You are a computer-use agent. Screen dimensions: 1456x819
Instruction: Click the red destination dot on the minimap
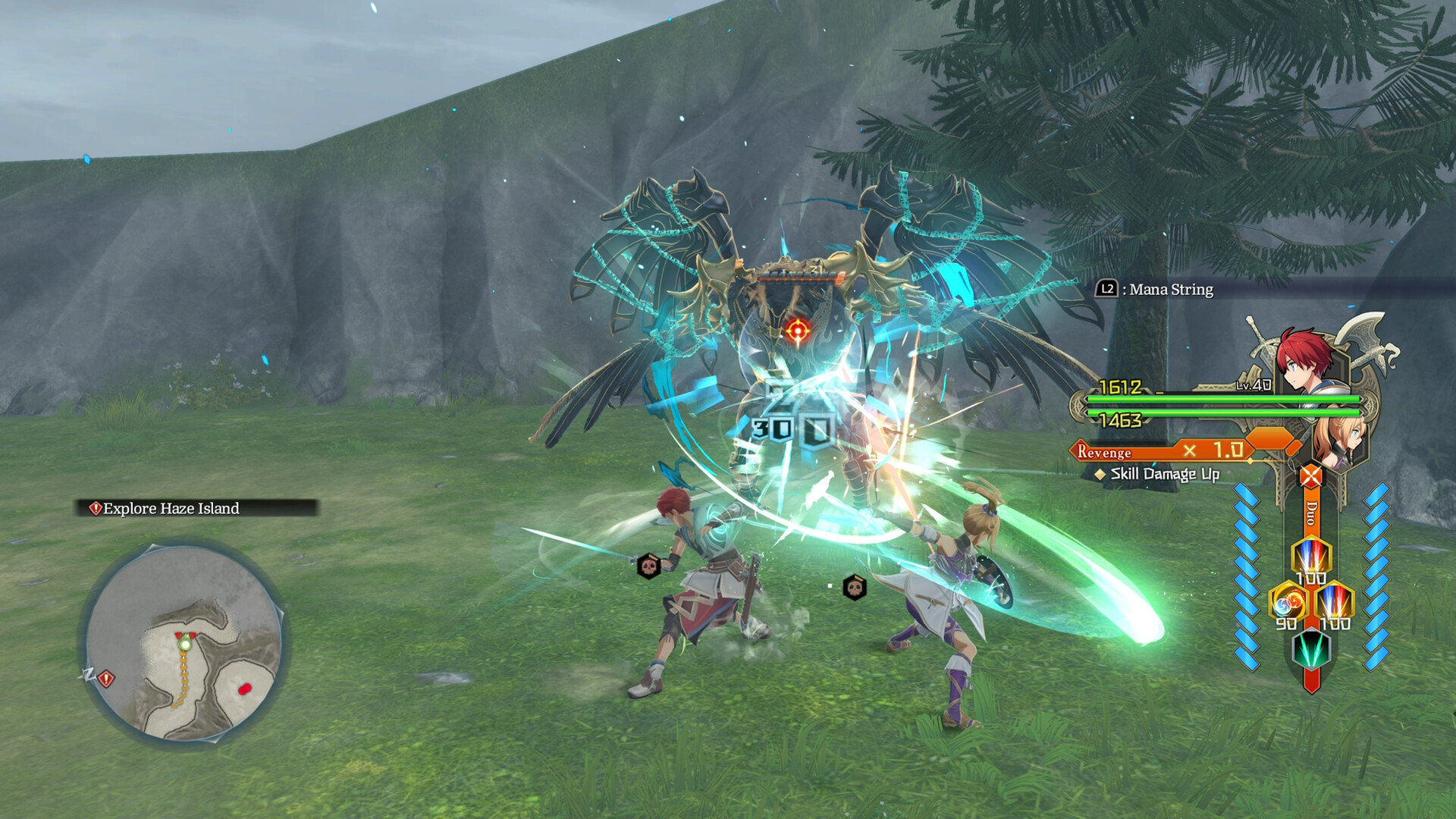(x=244, y=689)
